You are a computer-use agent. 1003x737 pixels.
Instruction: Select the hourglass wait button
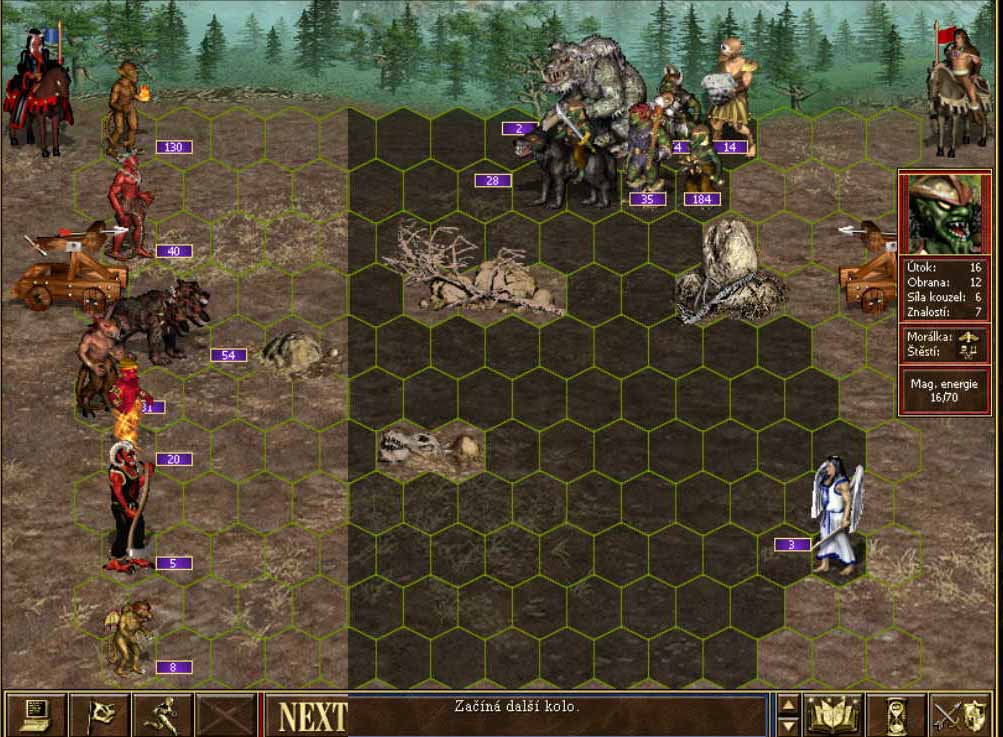pyautogui.click(x=894, y=714)
